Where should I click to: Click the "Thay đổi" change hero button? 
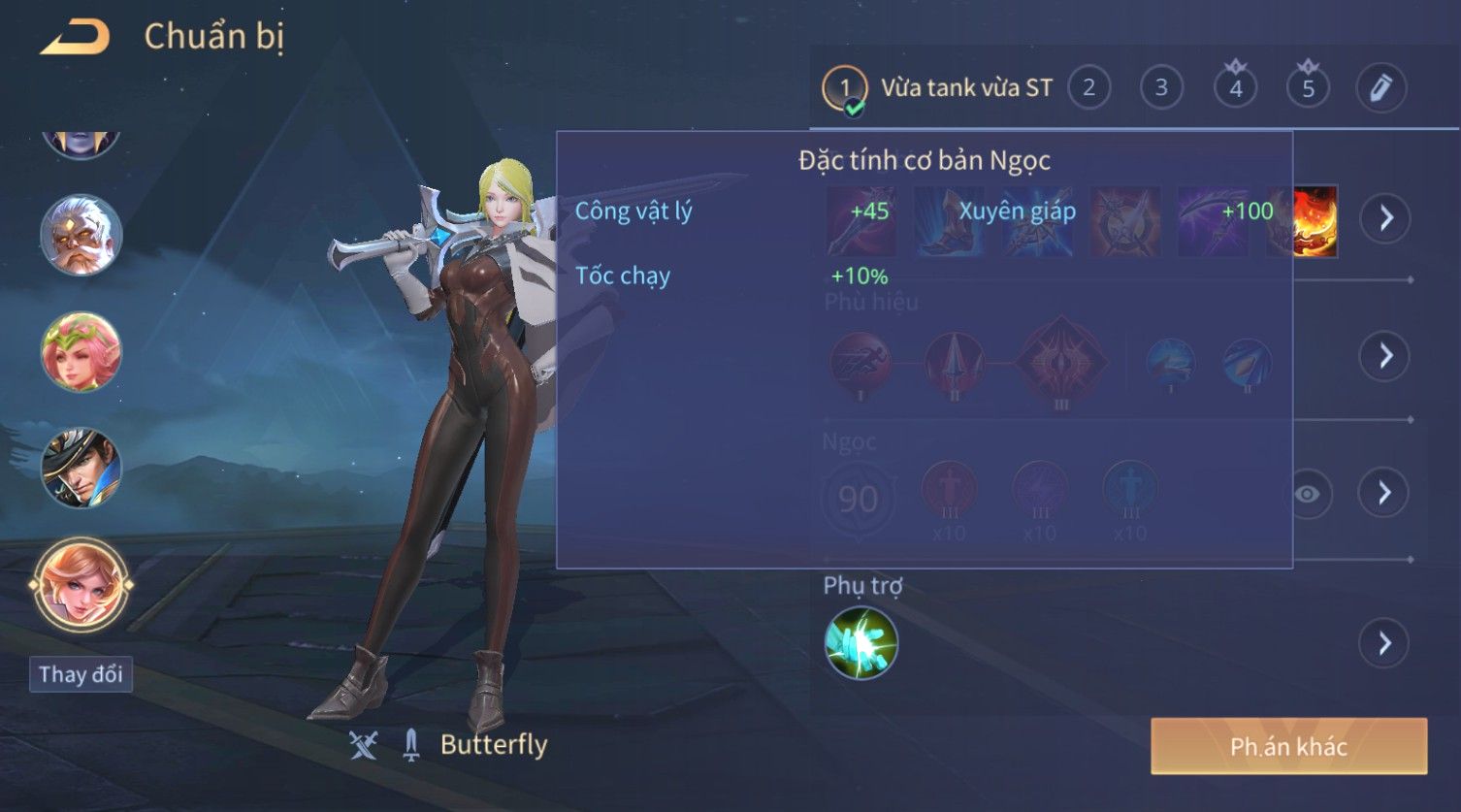click(81, 674)
